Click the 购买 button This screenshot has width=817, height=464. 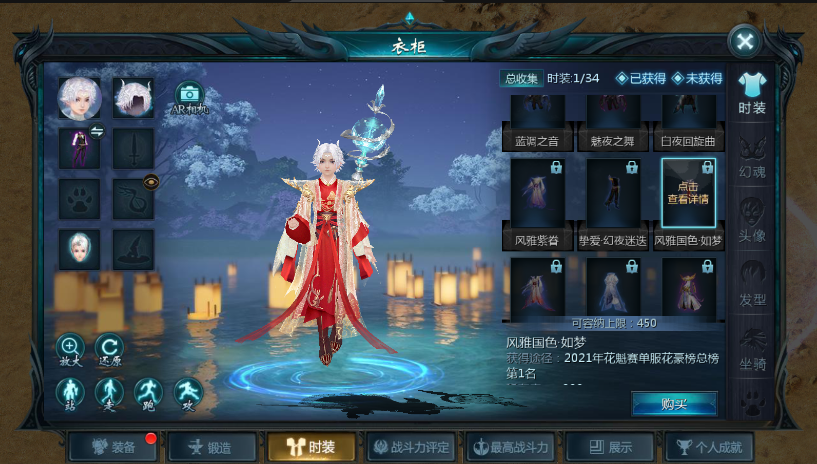673,403
